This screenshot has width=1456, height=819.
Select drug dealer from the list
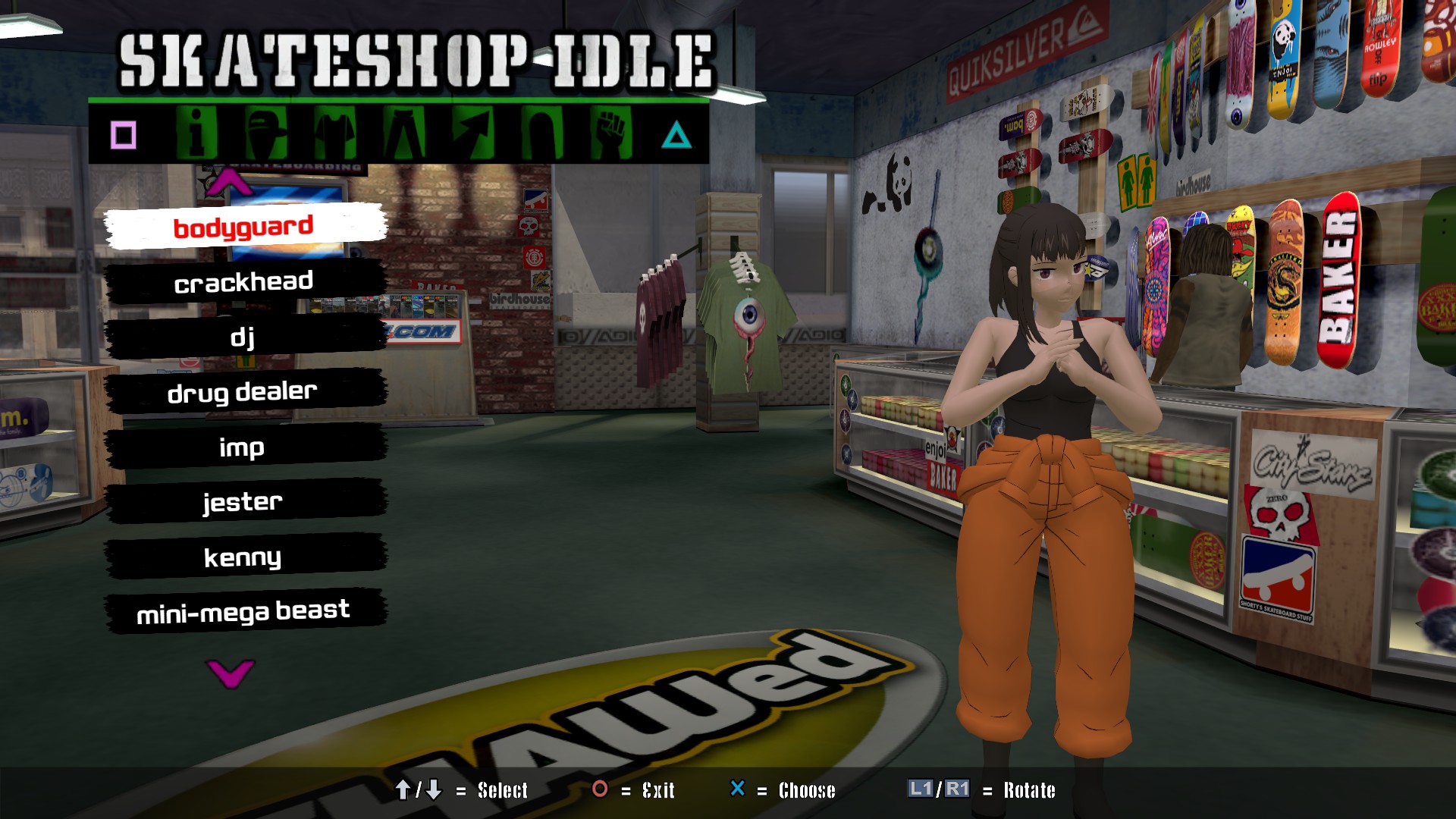(244, 392)
